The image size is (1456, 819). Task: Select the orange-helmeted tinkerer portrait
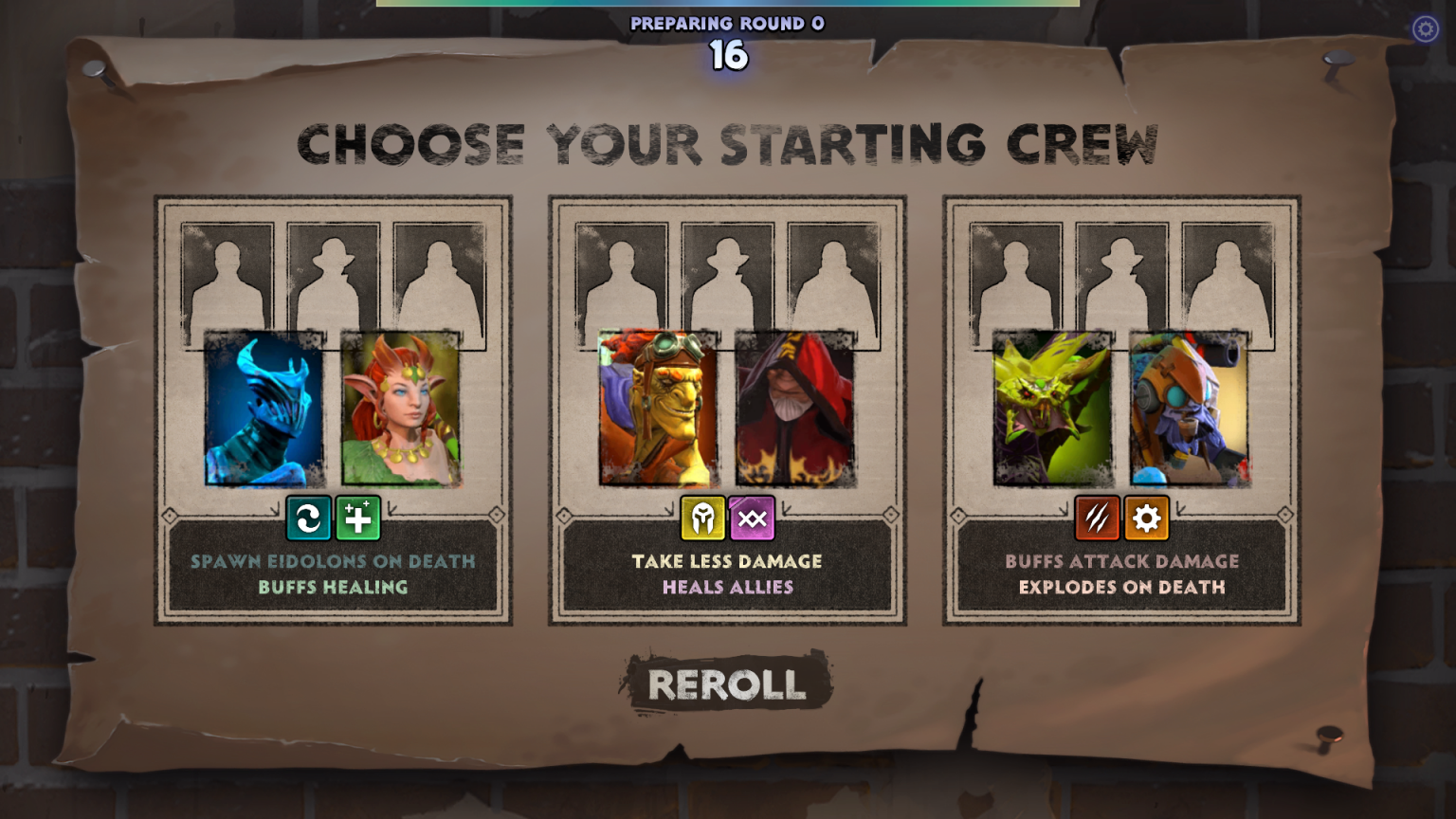coord(1190,409)
